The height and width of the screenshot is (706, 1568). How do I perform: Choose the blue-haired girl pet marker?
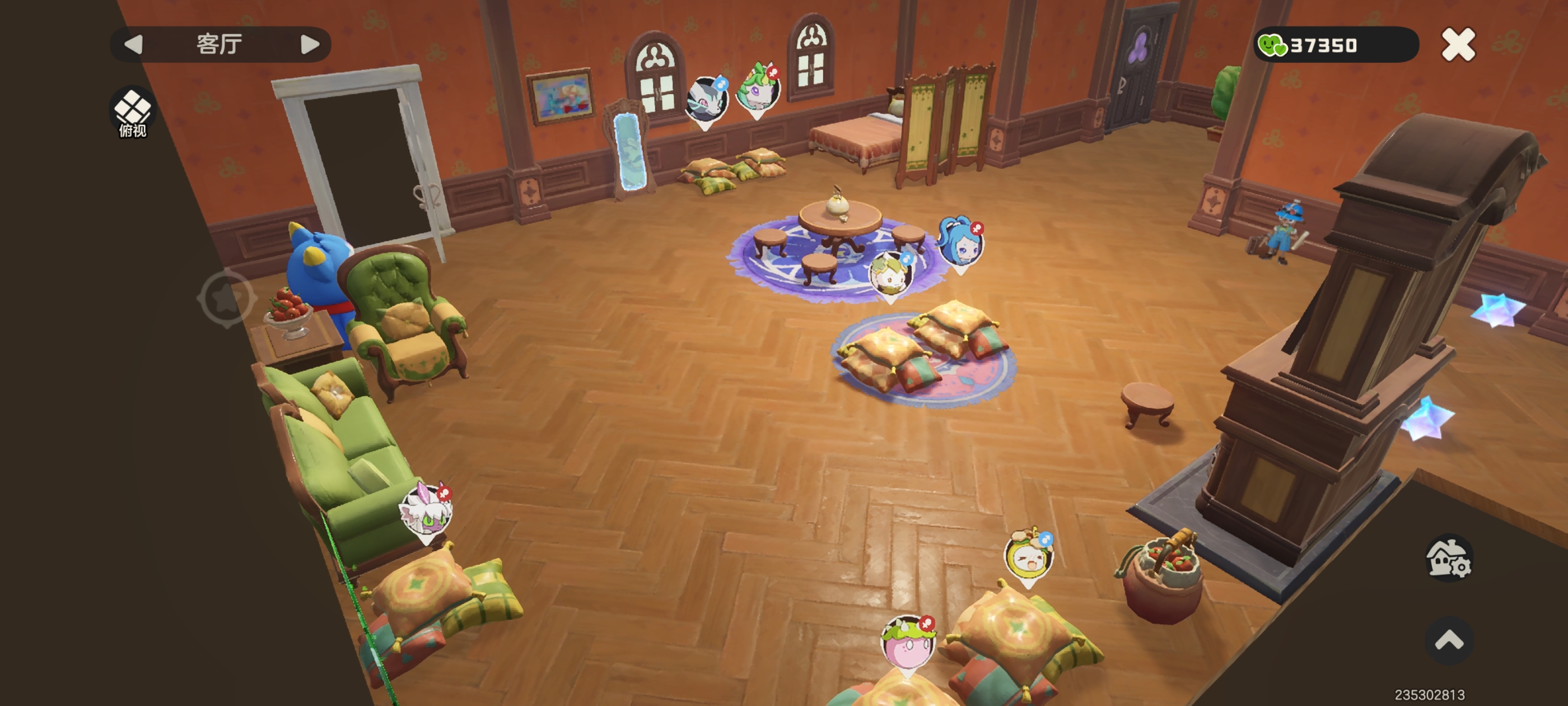[x=960, y=243]
